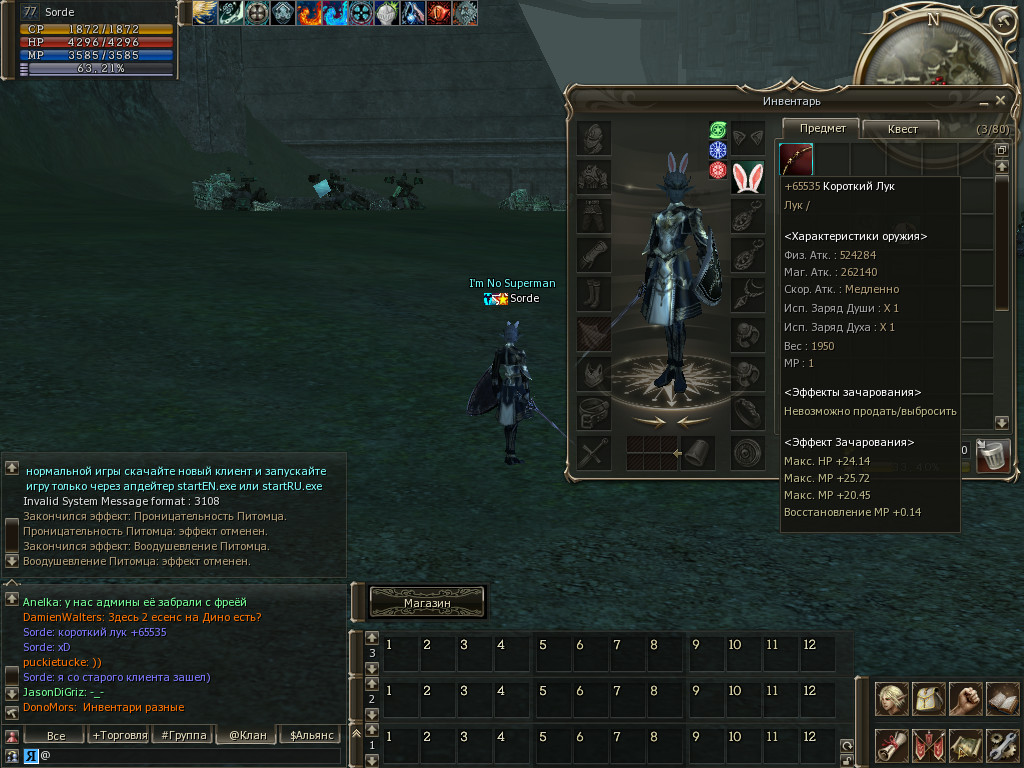Select the Короткий Лук bow item slot
The image size is (1024, 768).
(796, 159)
